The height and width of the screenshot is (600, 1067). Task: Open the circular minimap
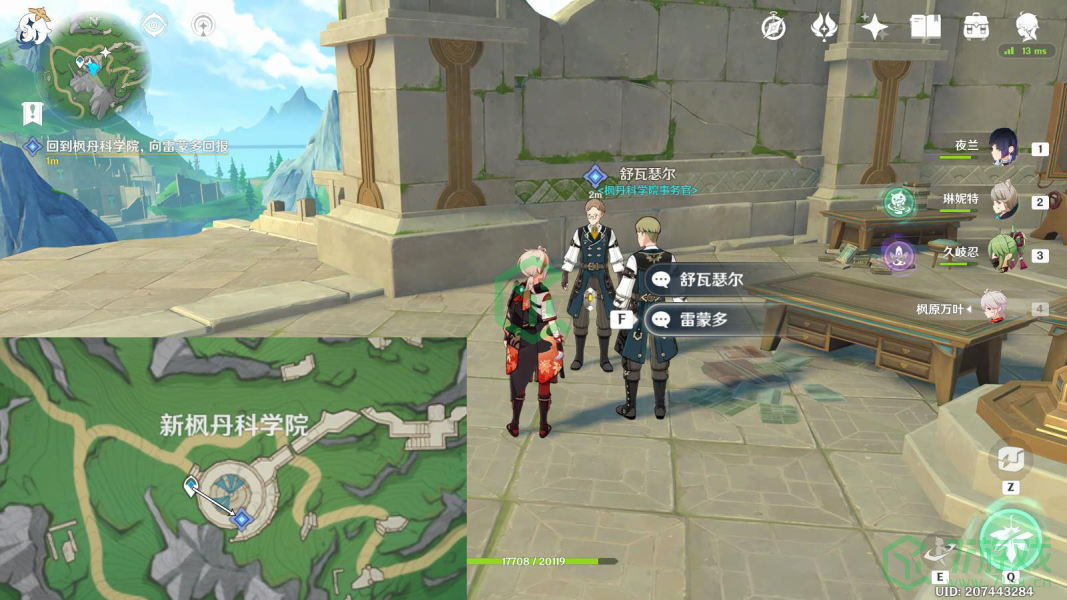(x=98, y=69)
